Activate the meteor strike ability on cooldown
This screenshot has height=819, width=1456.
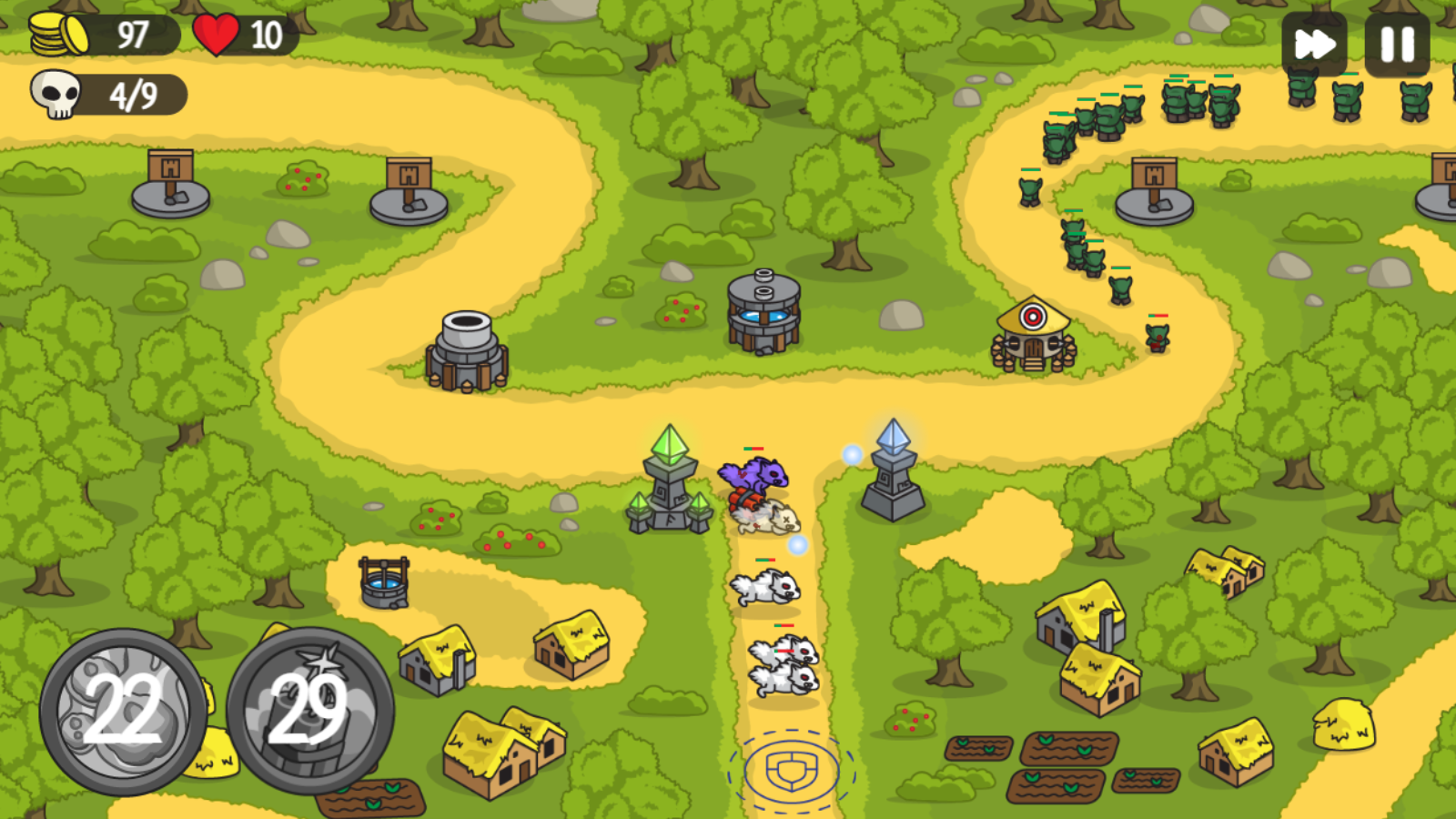coord(127,710)
